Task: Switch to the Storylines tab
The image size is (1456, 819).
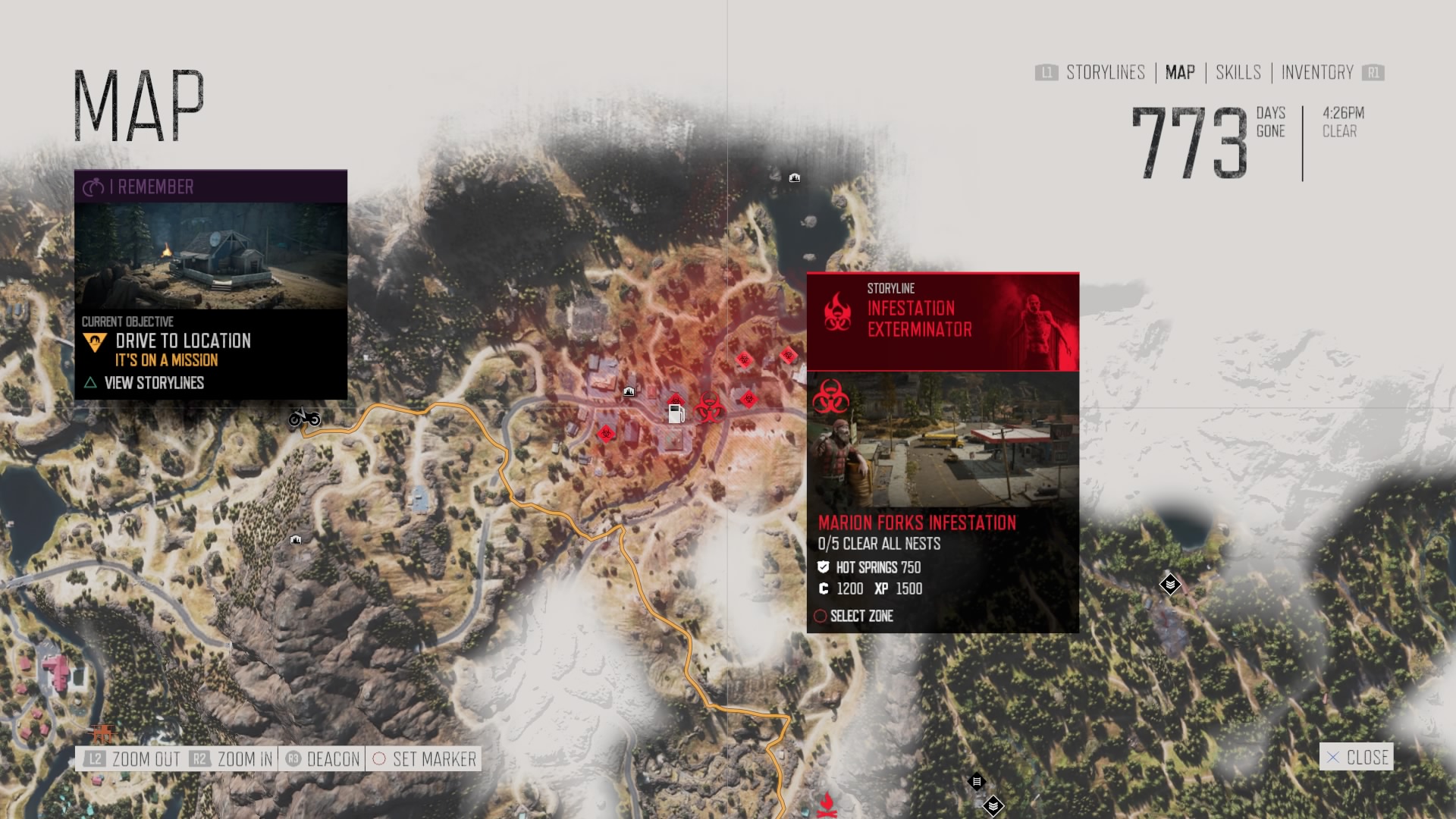Action: 1105,73
